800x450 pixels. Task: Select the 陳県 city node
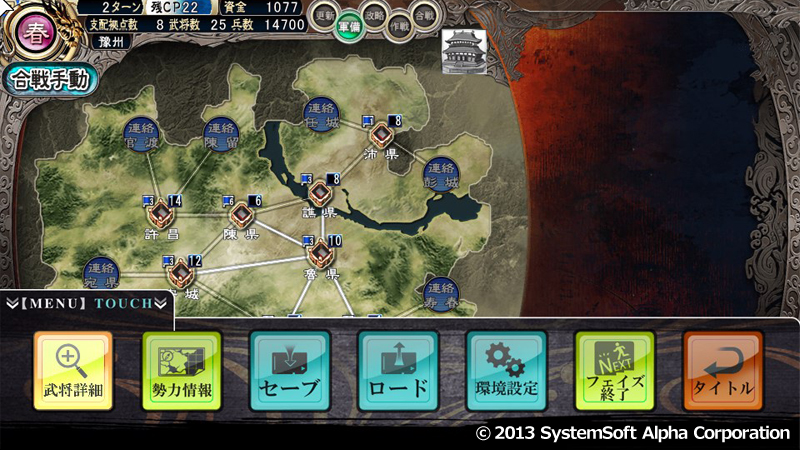click(x=241, y=214)
